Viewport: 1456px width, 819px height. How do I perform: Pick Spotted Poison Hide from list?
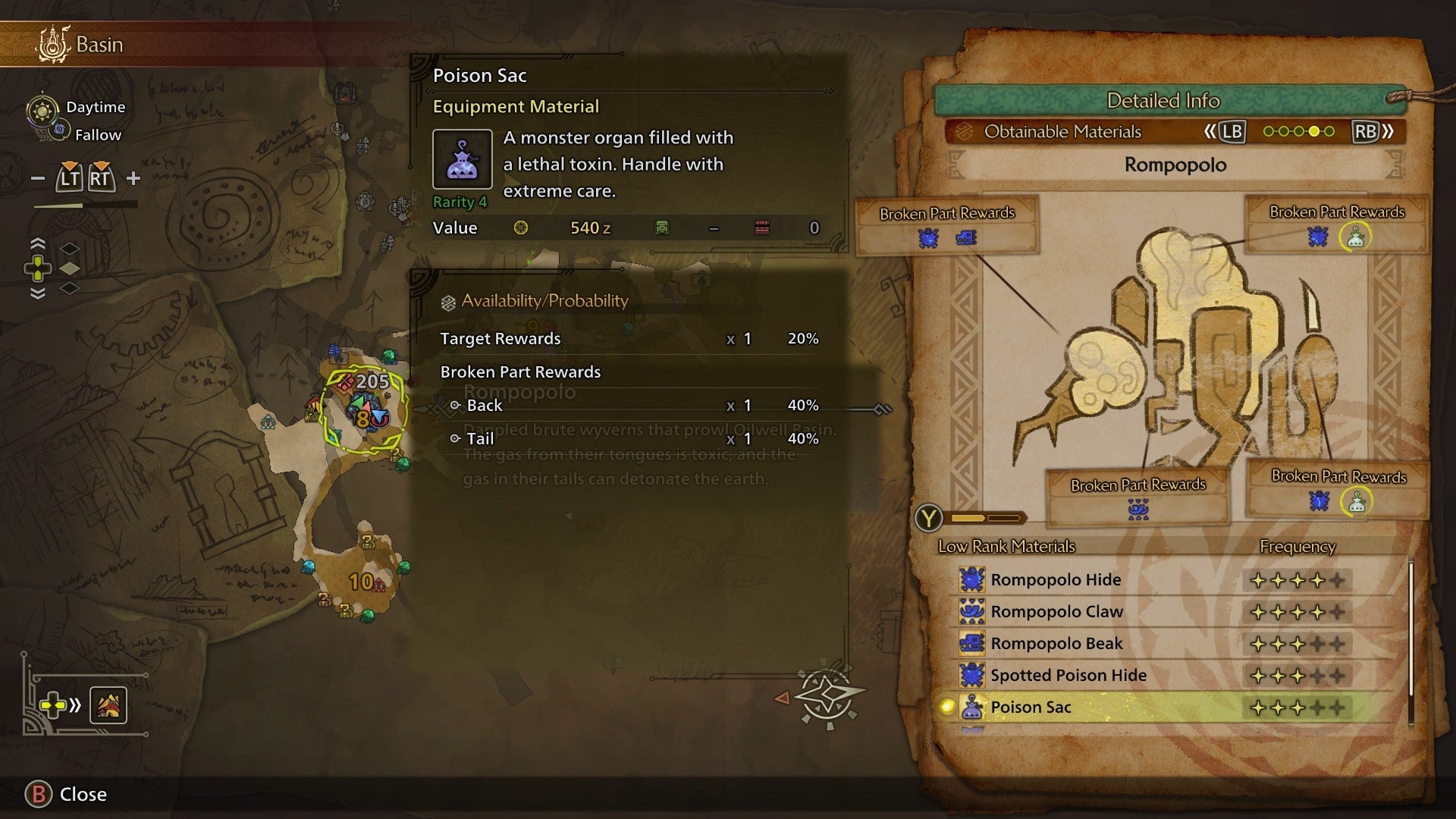(1068, 676)
